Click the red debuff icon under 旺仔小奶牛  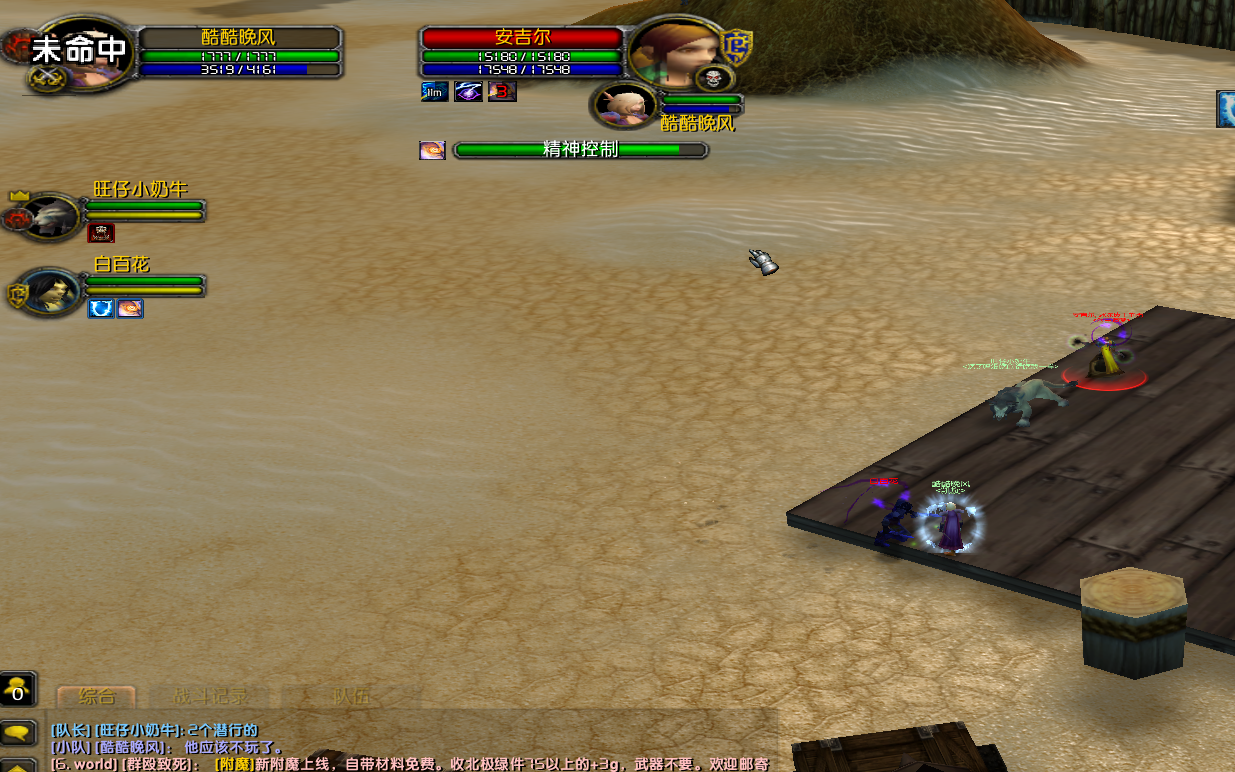pyautogui.click(x=101, y=233)
